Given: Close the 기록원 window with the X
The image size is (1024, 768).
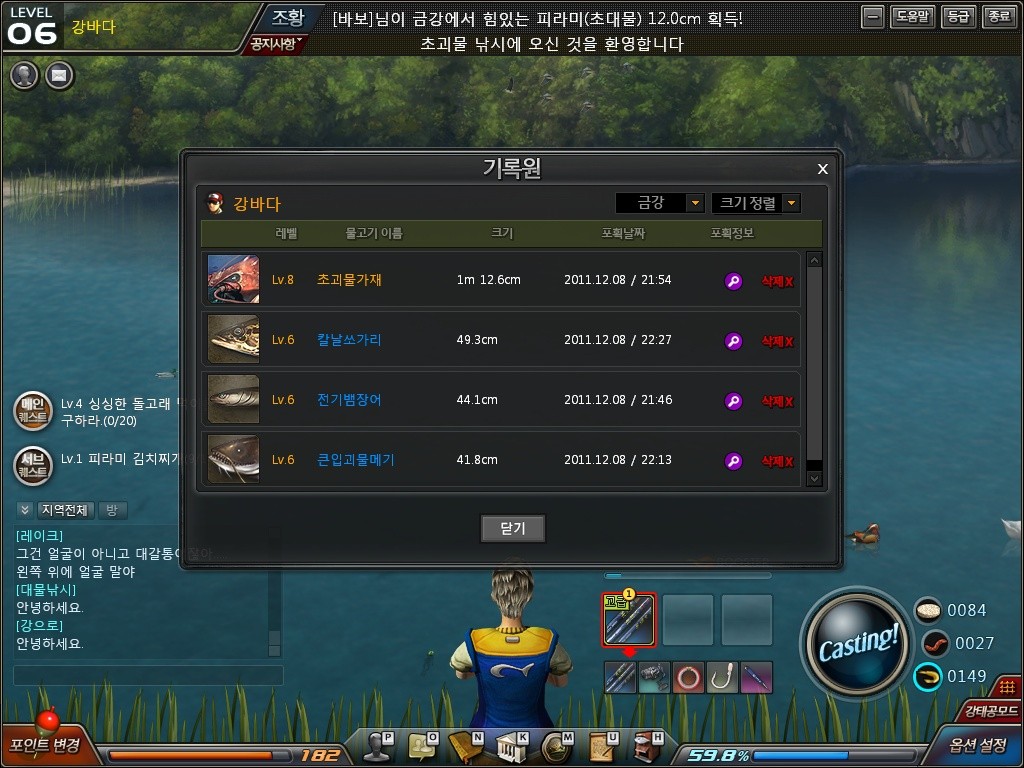Looking at the screenshot, I should (x=823, y=169).
